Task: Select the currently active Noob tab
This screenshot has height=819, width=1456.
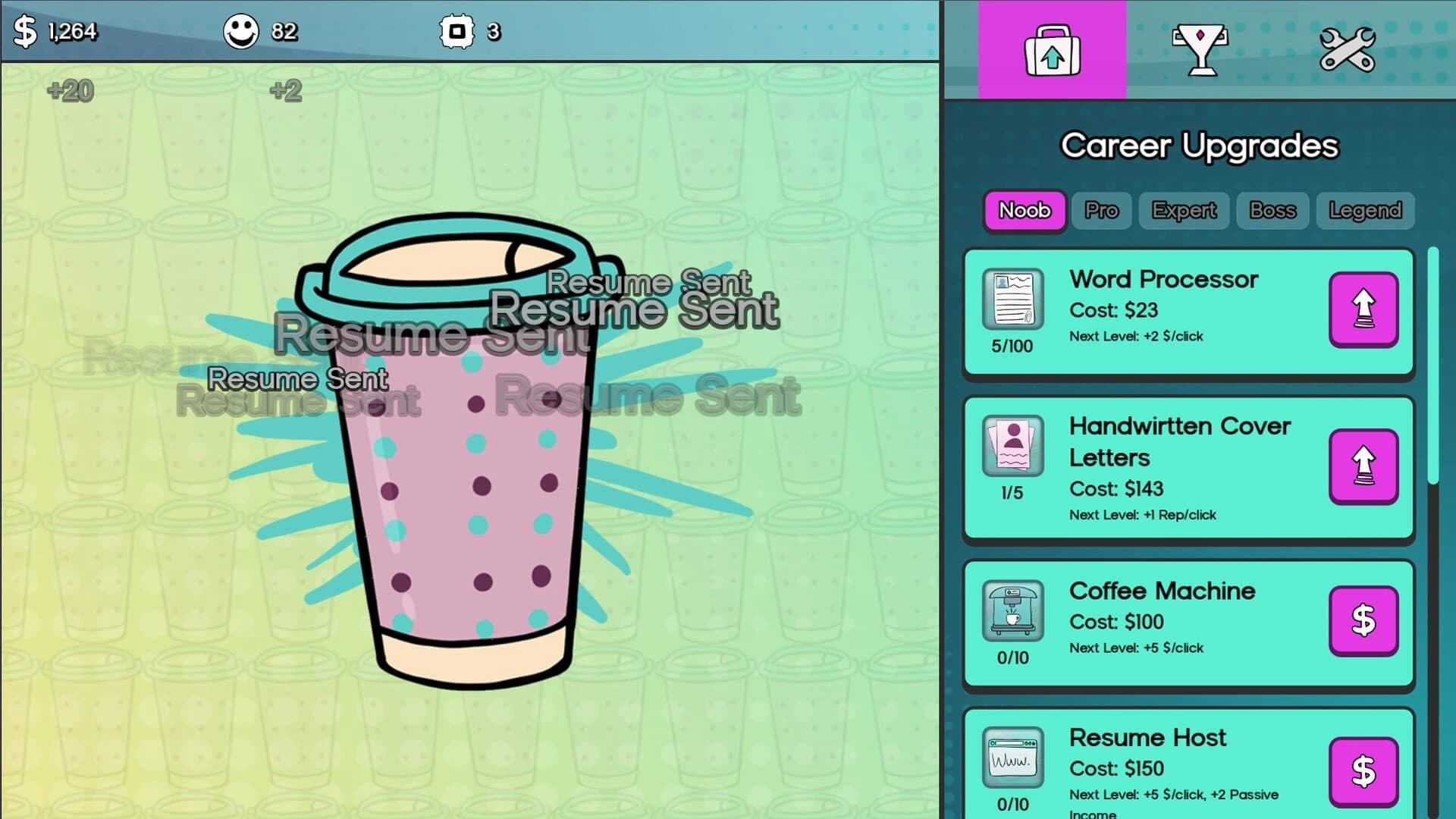Action: (x=1024, y=211)
